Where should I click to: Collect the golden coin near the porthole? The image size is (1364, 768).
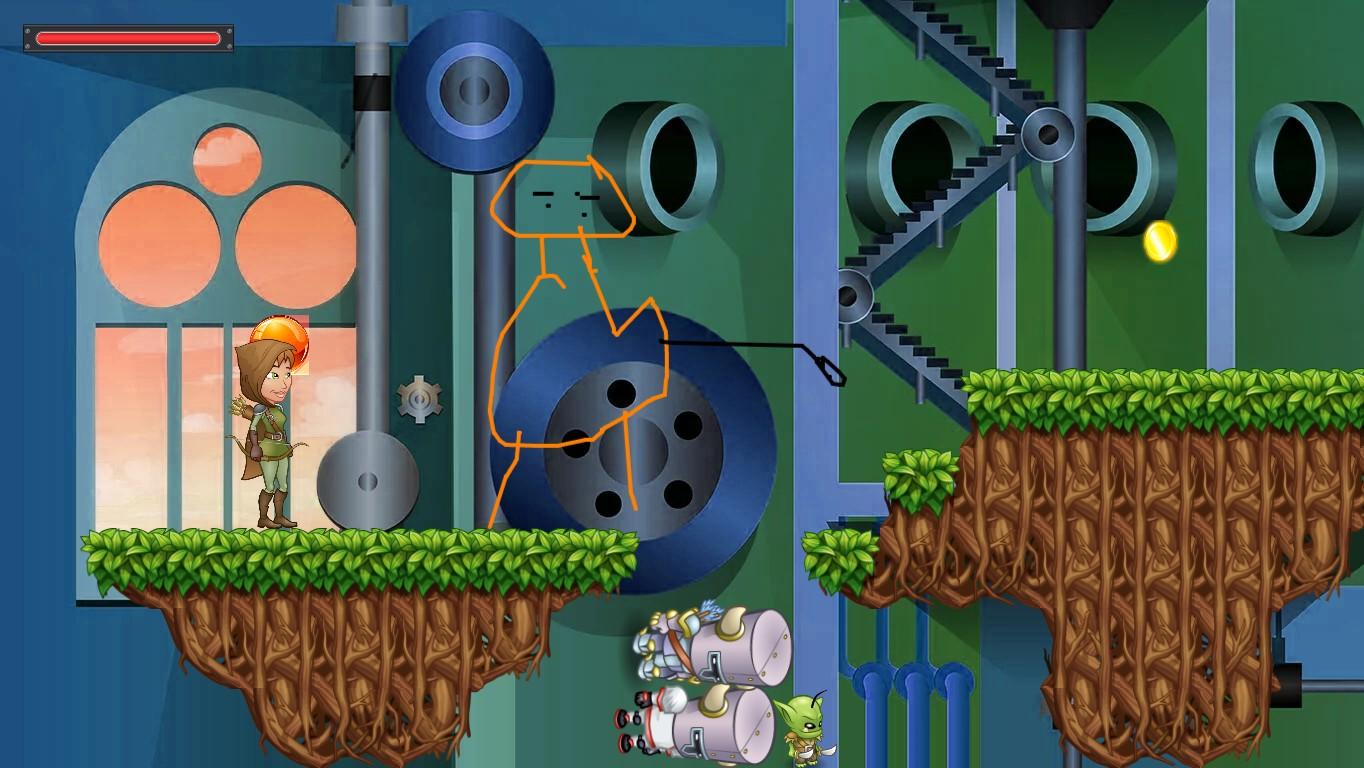coord(1160,240)
